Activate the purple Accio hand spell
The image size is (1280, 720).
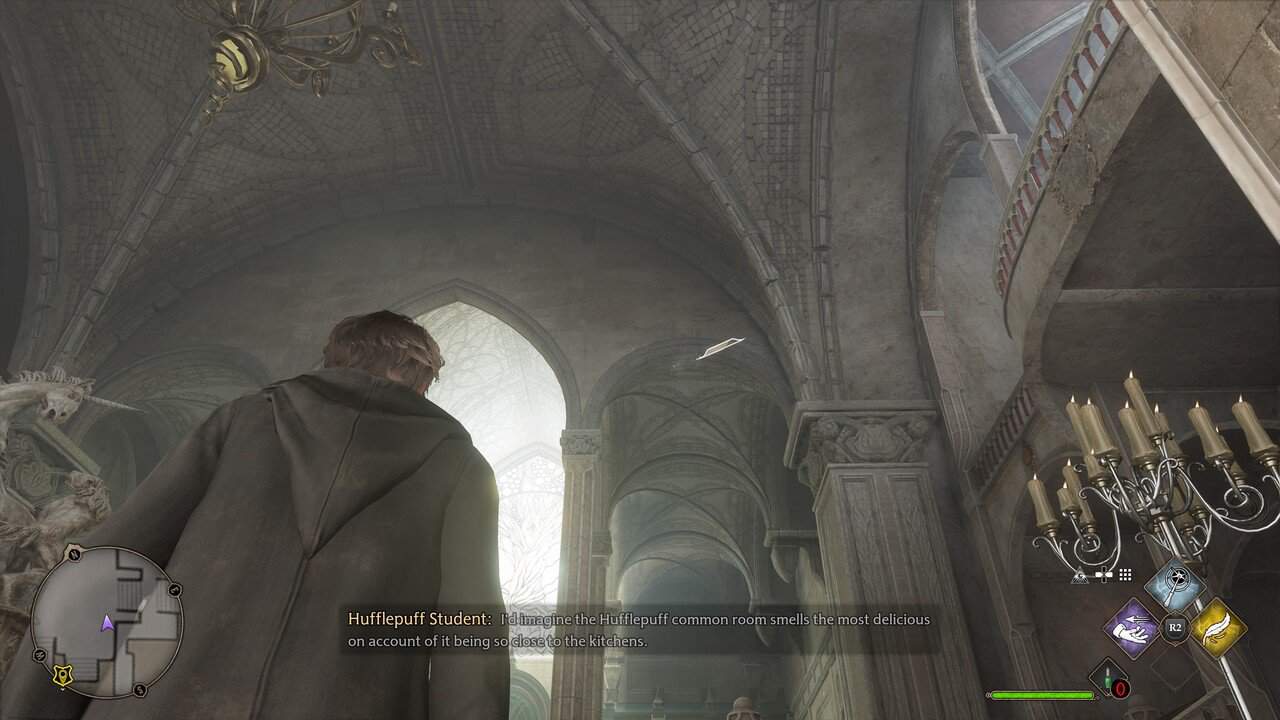click(1131, 628)
